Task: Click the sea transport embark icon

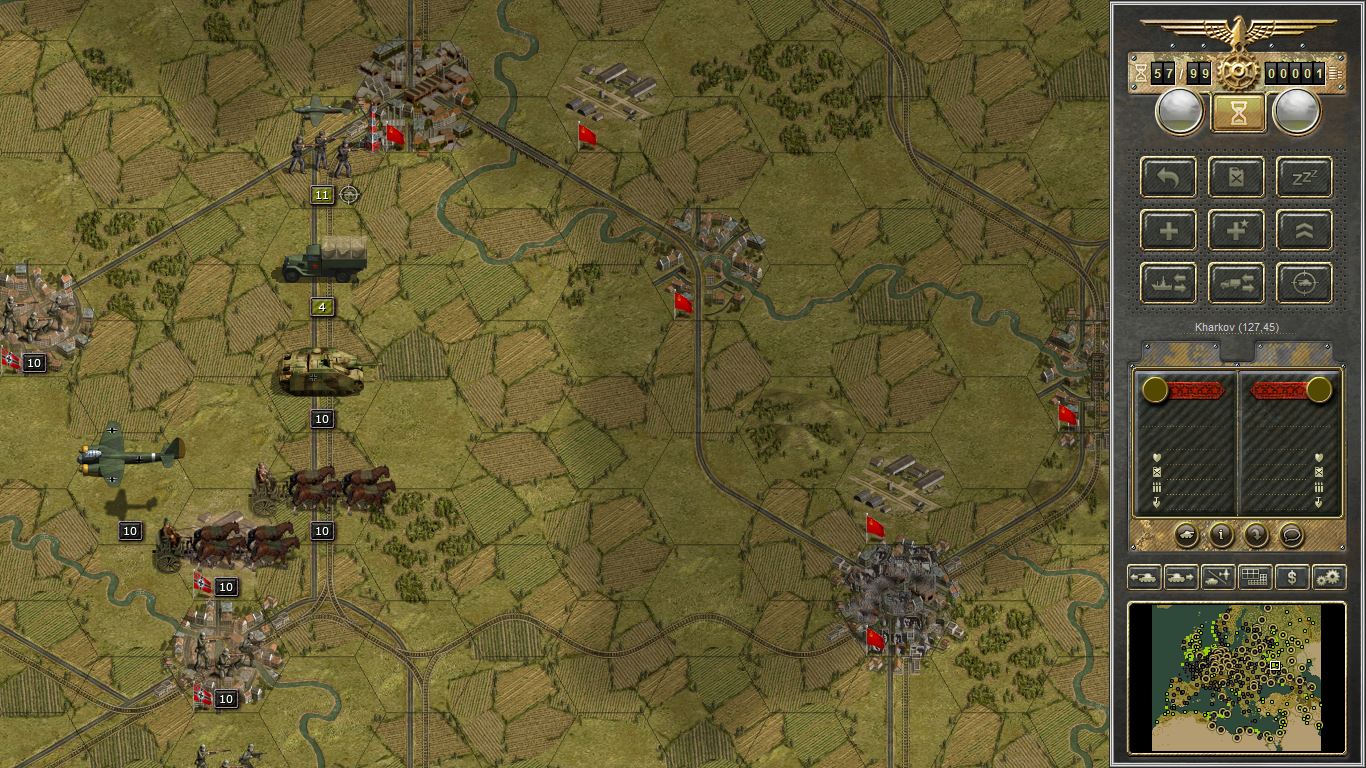Action: point(1168,283)
